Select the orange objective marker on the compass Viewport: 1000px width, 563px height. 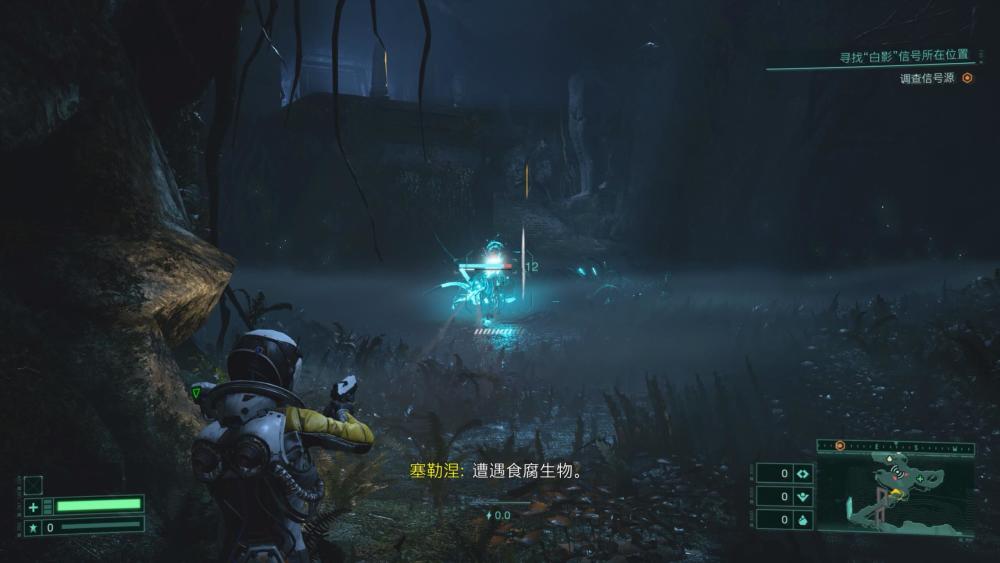click(840, 446)
